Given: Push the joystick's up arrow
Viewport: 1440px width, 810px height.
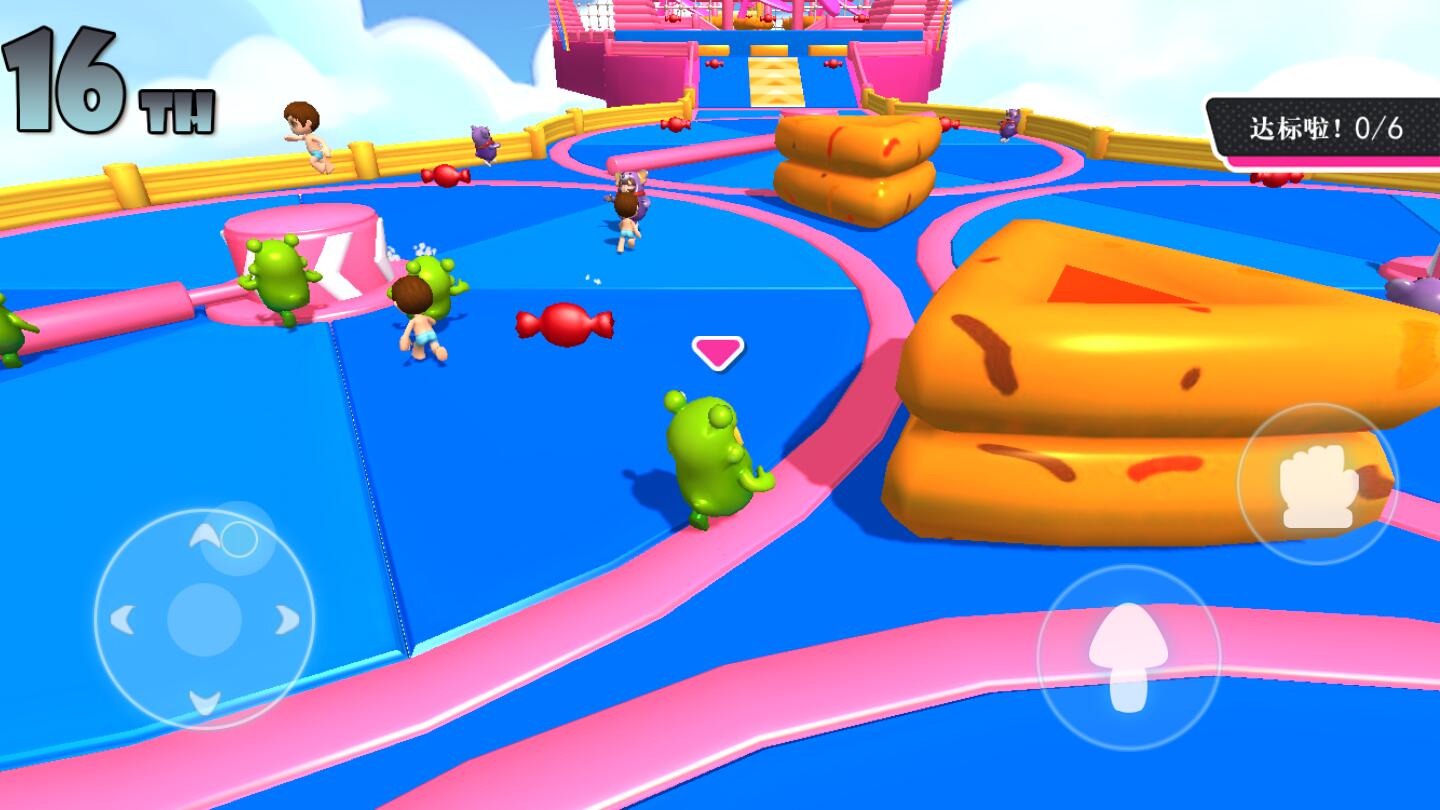Looking at the screenshot, I should point(205,537).
